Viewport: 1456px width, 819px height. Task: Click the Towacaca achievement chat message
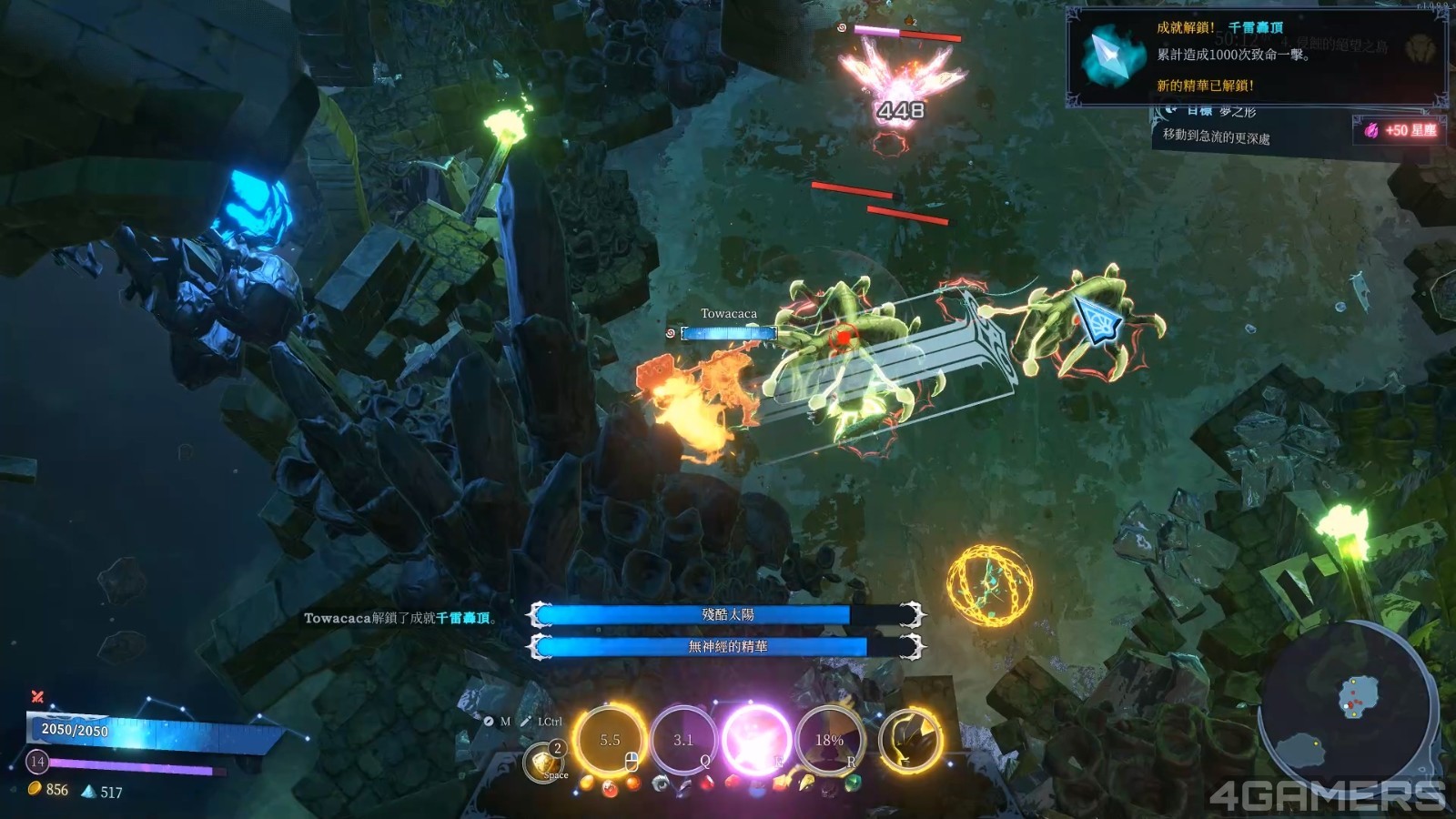400,618
